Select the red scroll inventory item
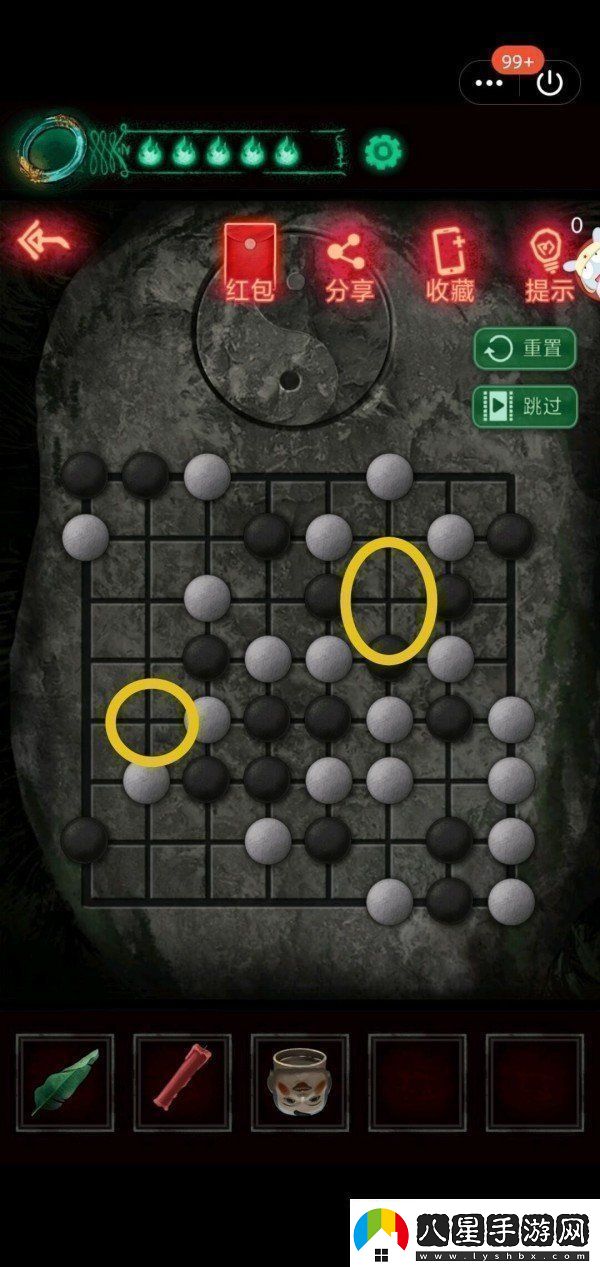600x1267 pixels. pyautogui.click(x=182, y=1082)
